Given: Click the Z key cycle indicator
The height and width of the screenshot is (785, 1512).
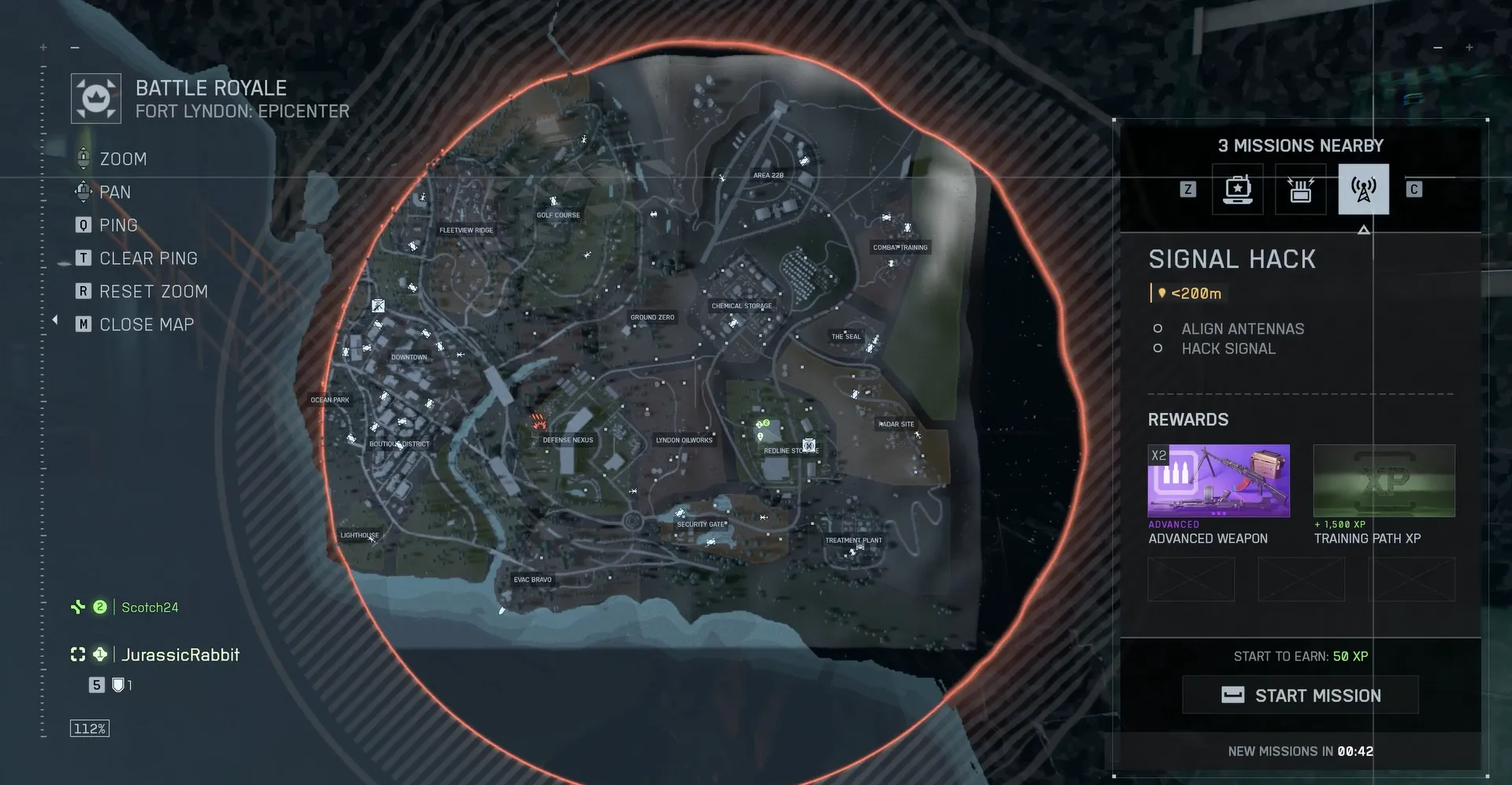Looking at the screenshot, I should point(1187,189).
